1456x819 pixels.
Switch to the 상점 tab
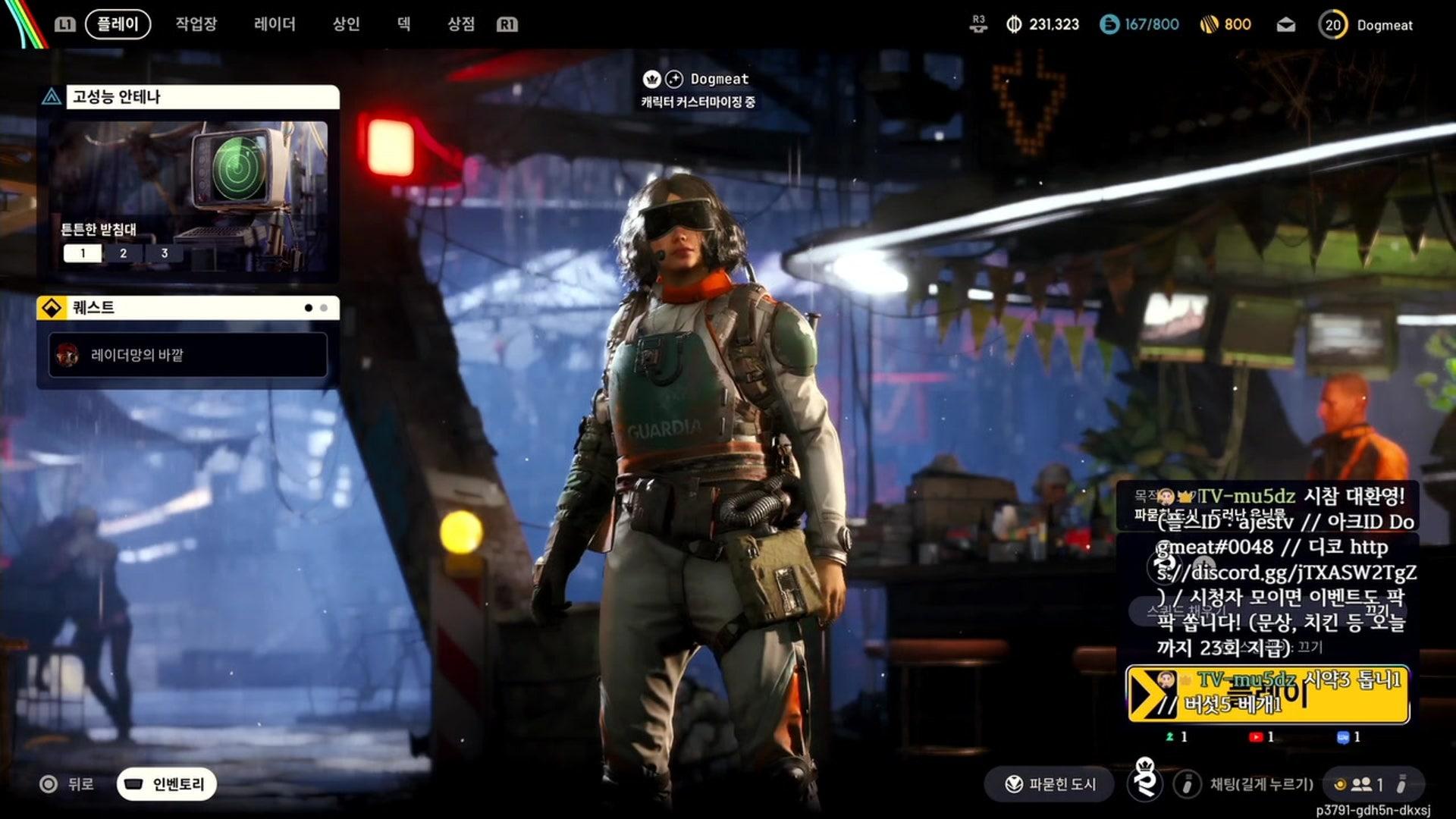460,24
